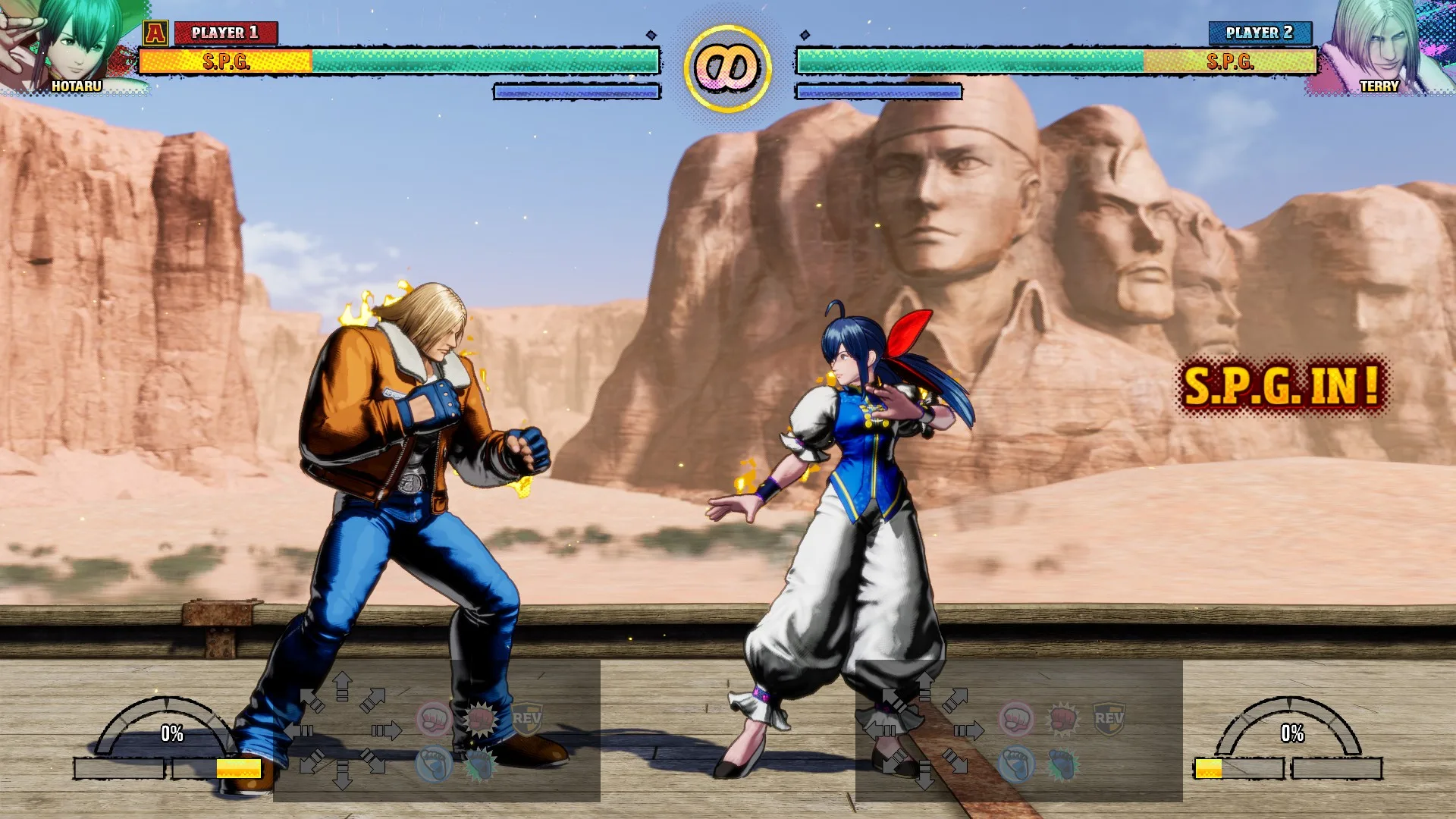
Task: Click the spiky heavy punch icon in Player 1's input display
Action: pyautogui.click(x=480, y=719)
